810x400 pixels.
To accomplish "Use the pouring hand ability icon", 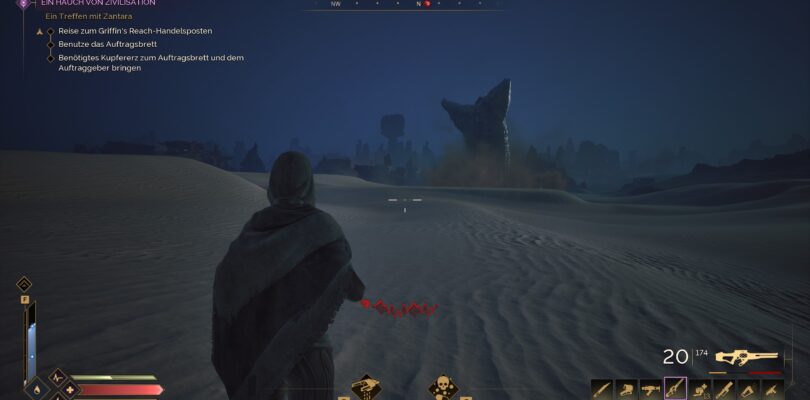I will pos(366,387).
